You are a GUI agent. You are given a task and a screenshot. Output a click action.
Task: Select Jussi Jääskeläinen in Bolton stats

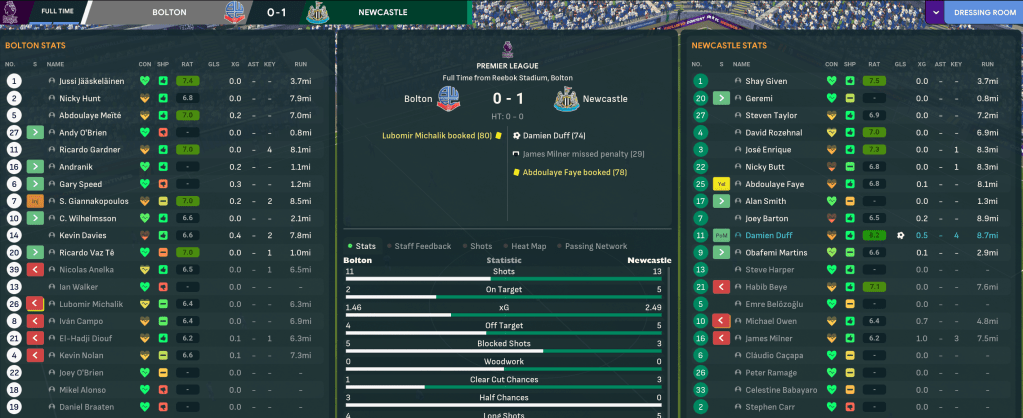[x=86, y=81]
